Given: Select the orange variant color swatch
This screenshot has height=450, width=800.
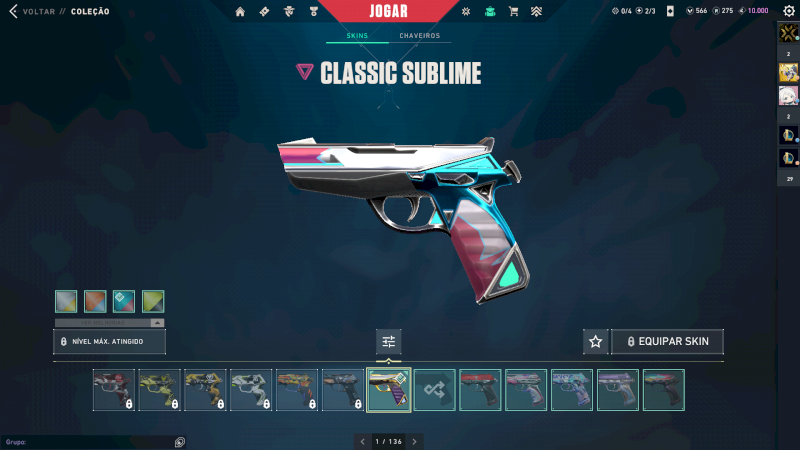Looking at the screenshot, I should click(95, 301).
